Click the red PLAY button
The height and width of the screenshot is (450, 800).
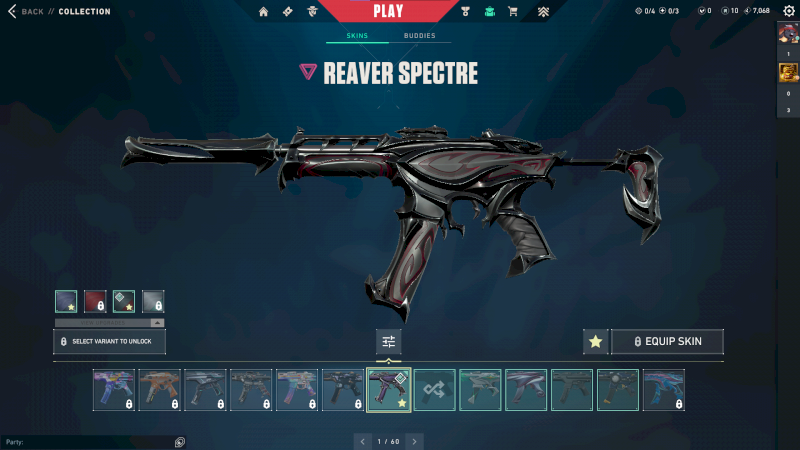(x=388, y=11)
